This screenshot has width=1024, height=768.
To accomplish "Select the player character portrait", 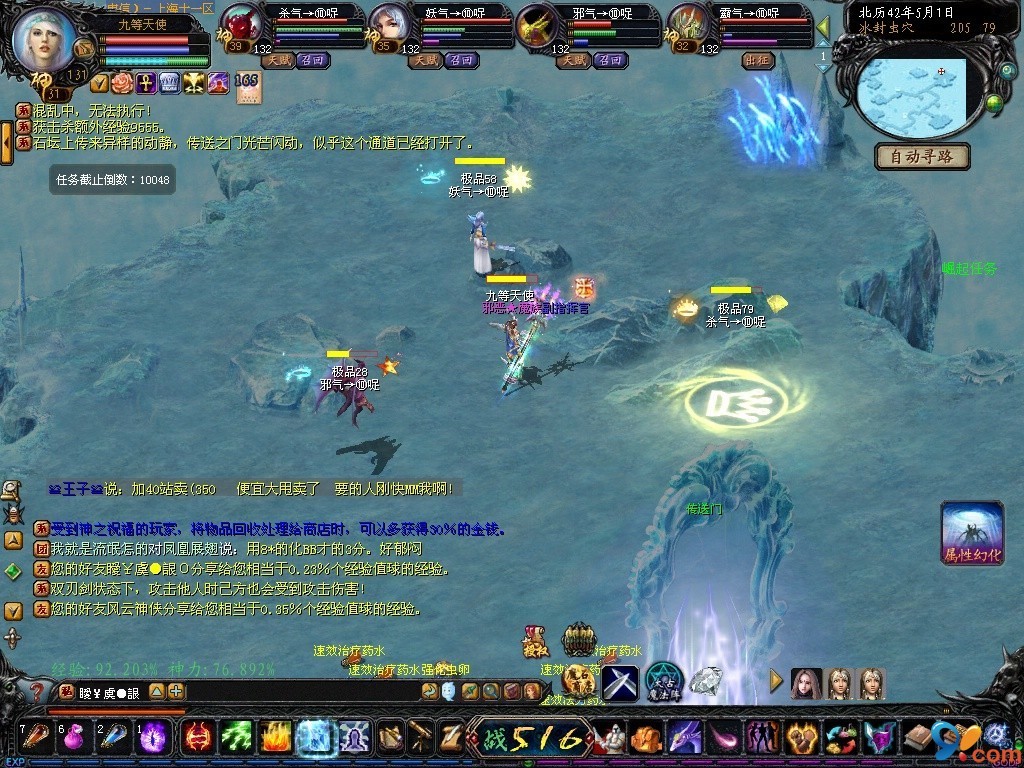I will pyautogui.click(x=42, y=38).
